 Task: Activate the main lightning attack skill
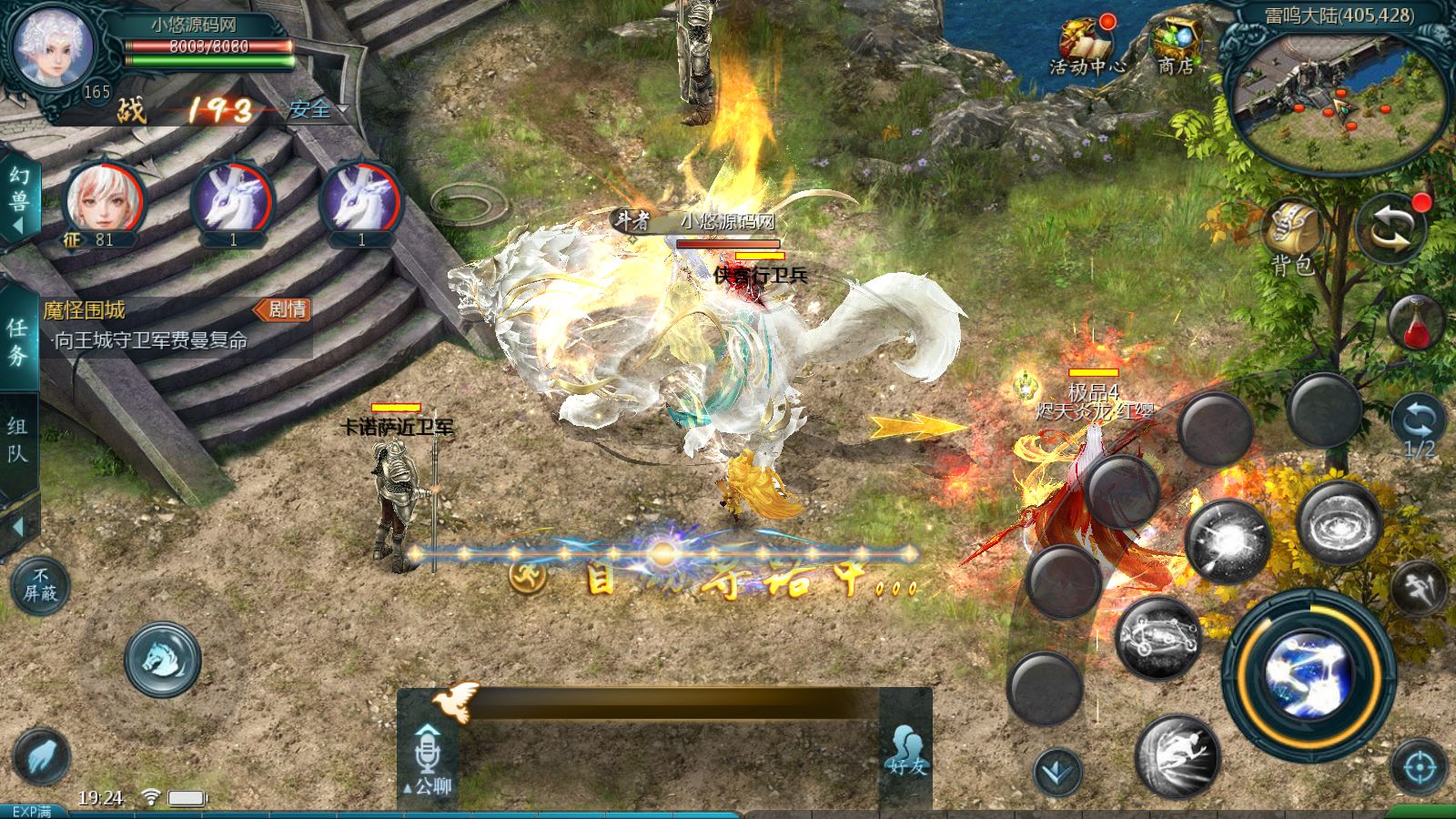[x=1309, y=675]
